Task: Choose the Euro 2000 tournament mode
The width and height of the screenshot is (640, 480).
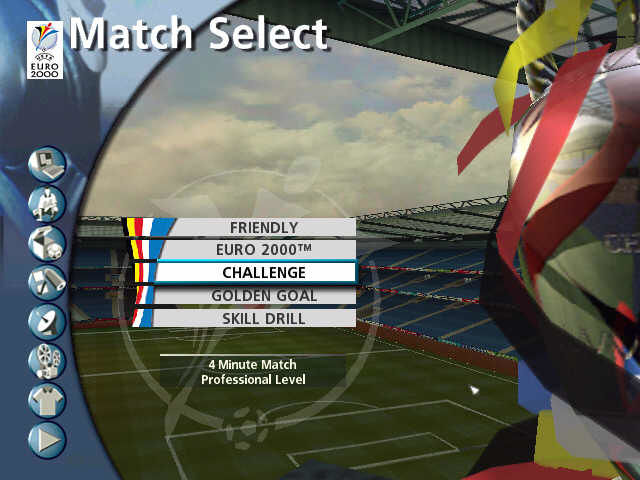Action: pyautogui.click(x=264, y=250)
